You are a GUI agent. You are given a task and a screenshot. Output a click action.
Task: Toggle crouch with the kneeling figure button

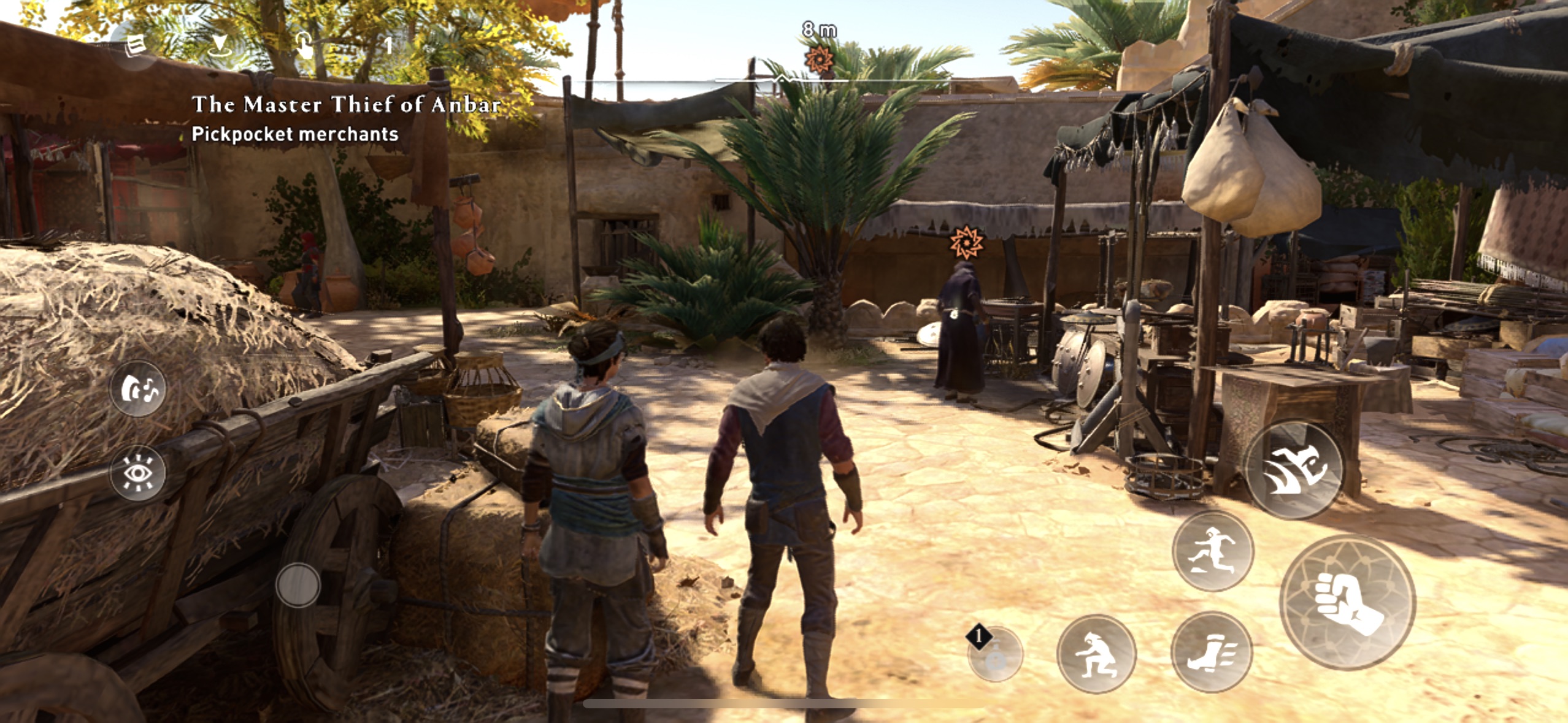[1096, 654]
